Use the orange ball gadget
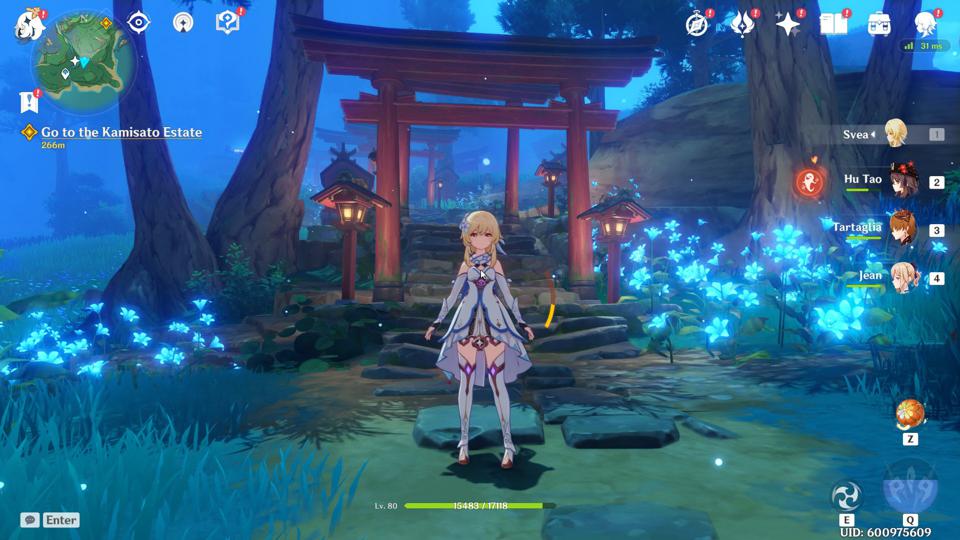The image size is (960, 540). (909, 413)
